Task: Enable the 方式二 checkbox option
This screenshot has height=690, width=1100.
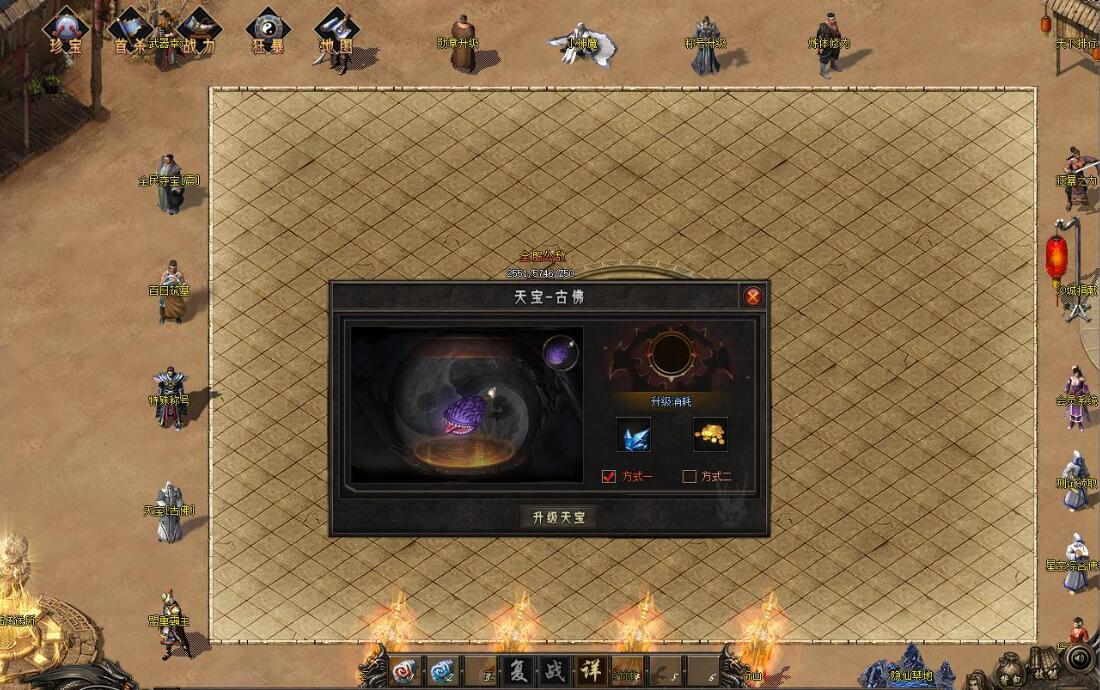Action: pos(689,476)
